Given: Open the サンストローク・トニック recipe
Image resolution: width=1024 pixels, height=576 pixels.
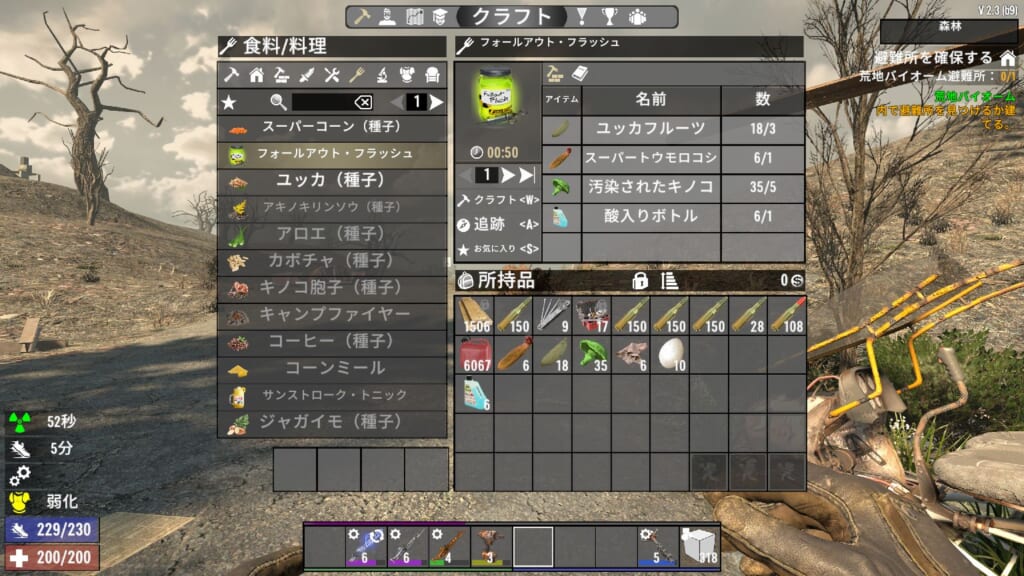Looking at the screenshot, I should [x=332, y=396].
